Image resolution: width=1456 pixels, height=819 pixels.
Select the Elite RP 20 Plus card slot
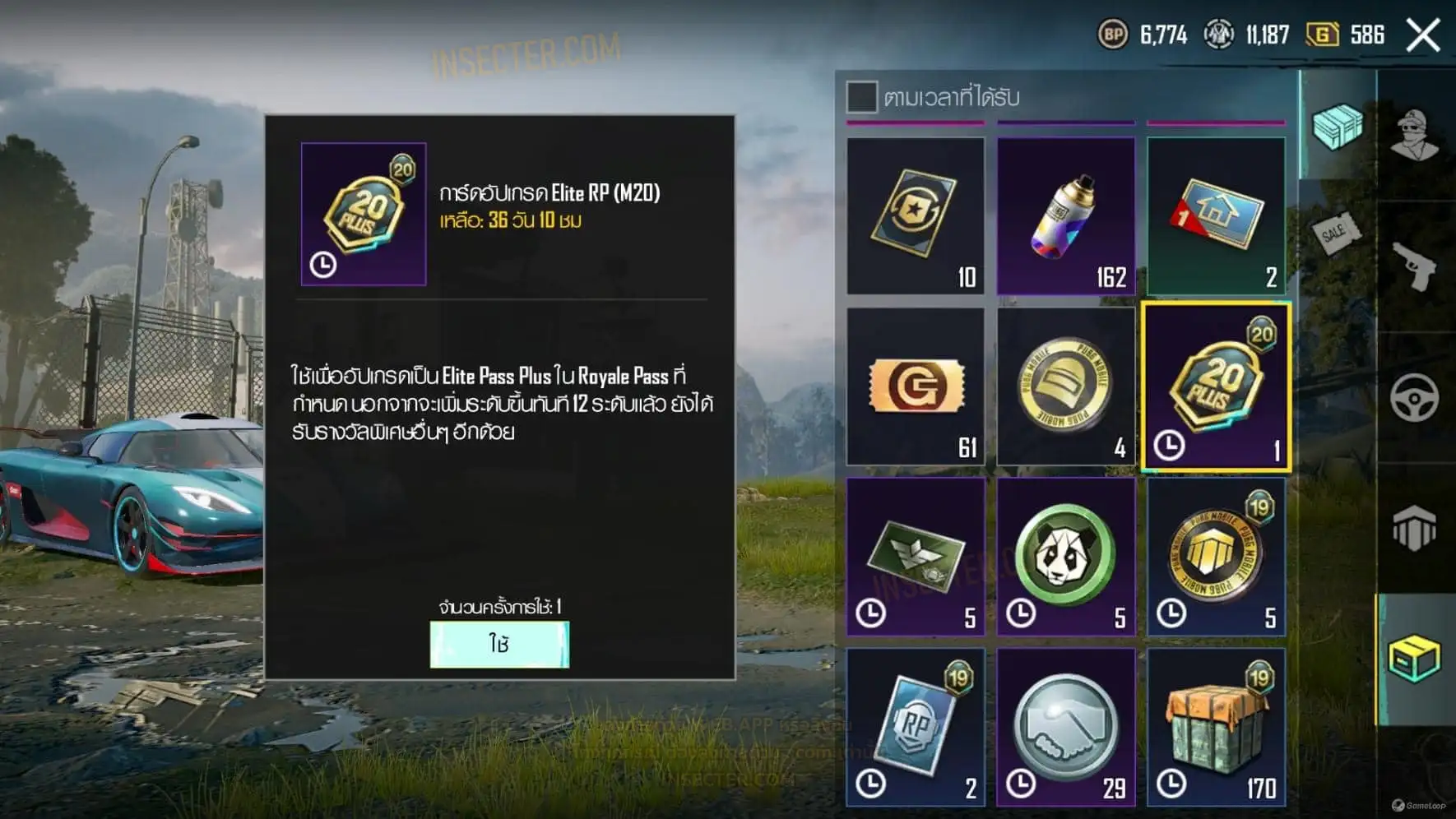[x=1216, y=386]
